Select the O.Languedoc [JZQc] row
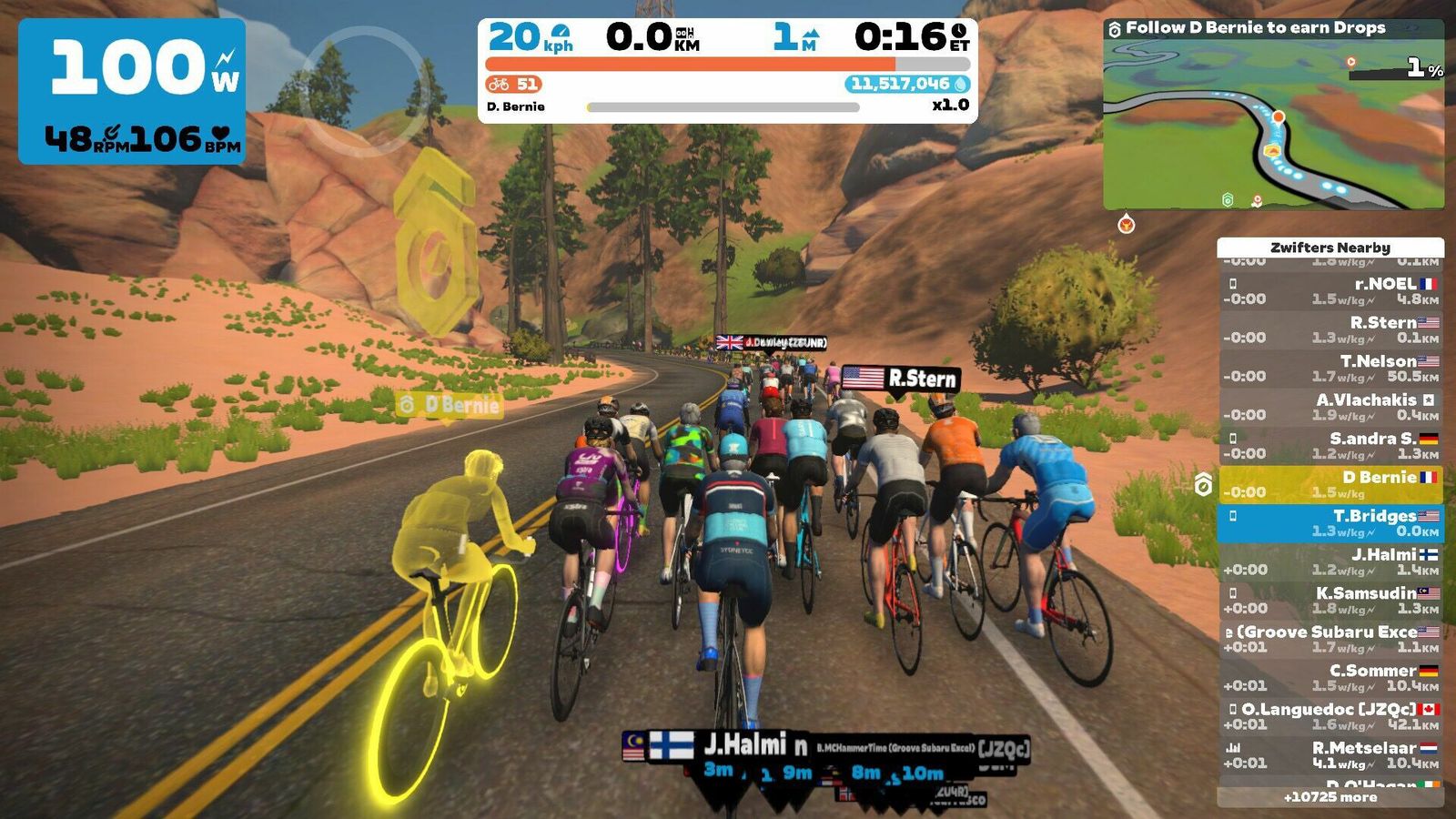Screen dimensions: 1456x819 click(1330, 716)
